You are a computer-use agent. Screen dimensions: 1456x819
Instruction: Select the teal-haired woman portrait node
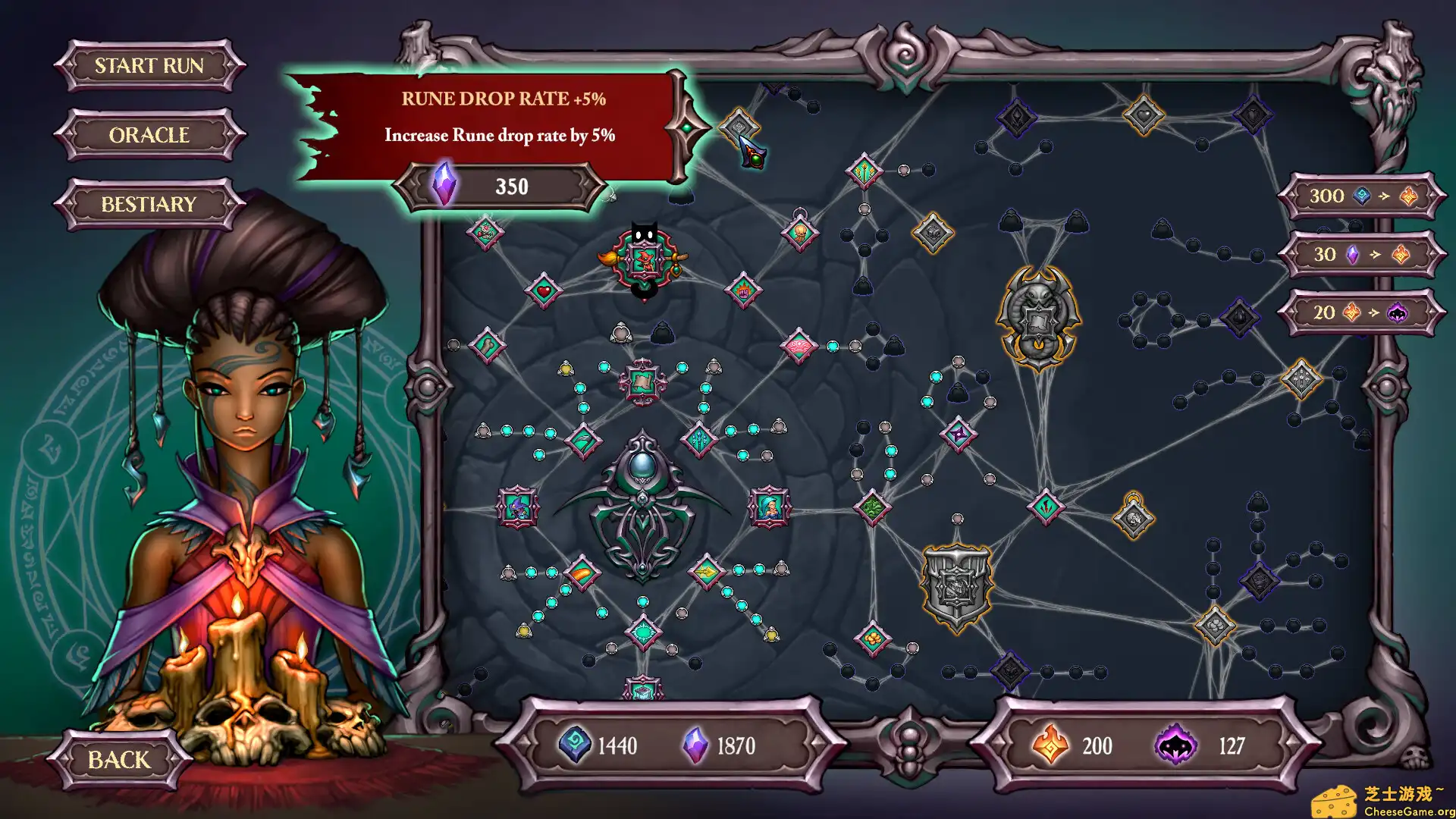769,507
